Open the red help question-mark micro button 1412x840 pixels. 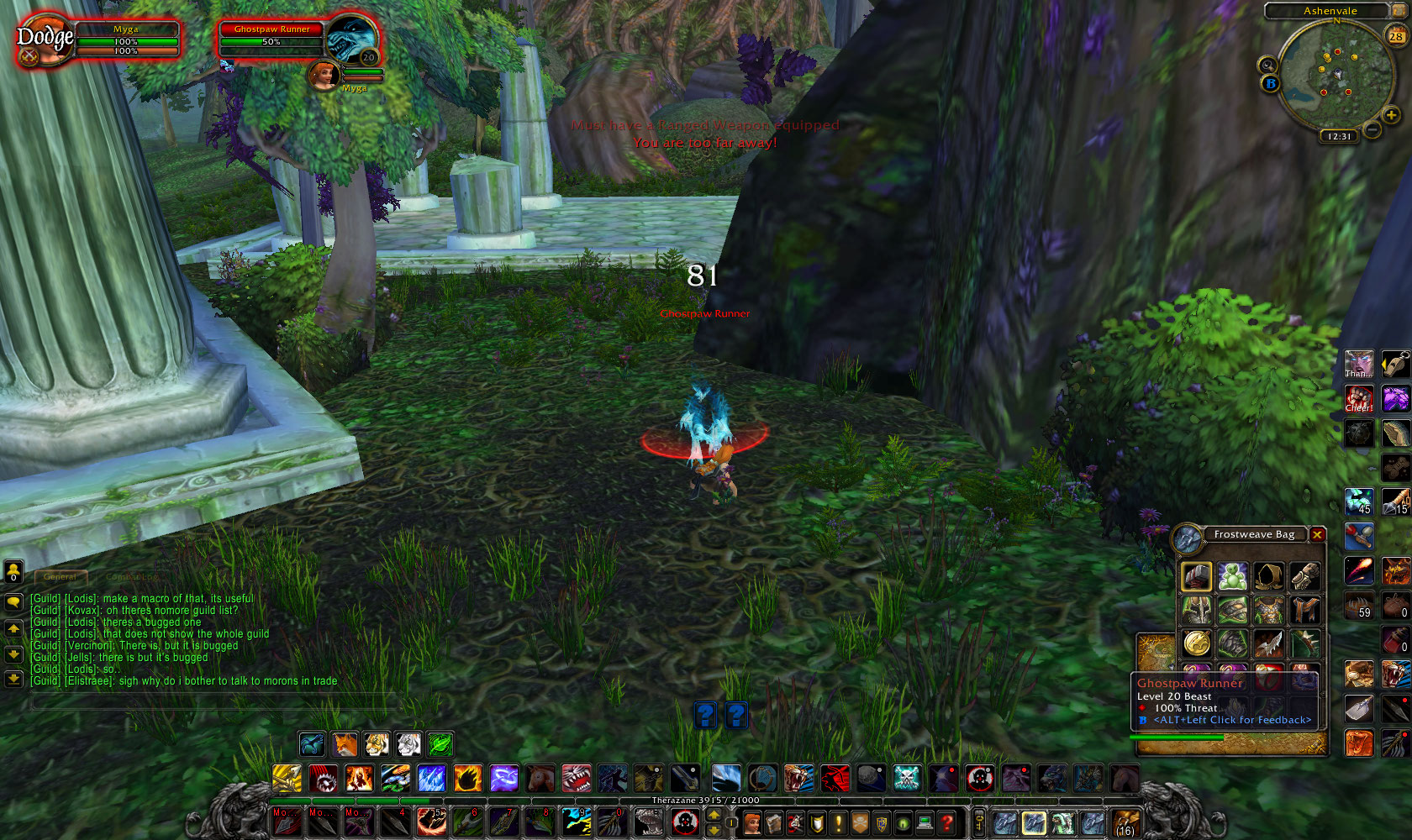[x=946, y=823]
